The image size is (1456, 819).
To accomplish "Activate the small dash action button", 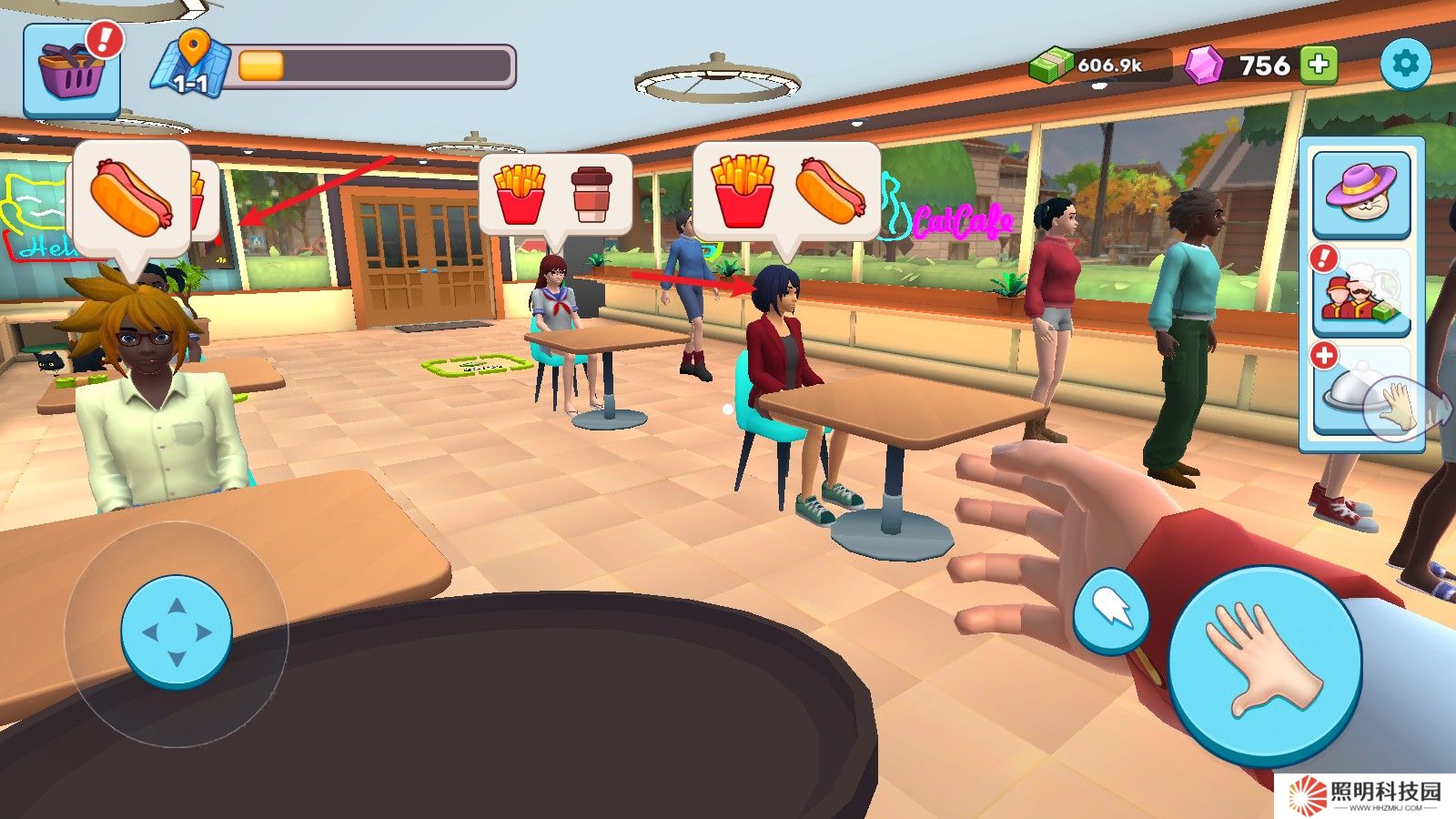I will 1110,612.
